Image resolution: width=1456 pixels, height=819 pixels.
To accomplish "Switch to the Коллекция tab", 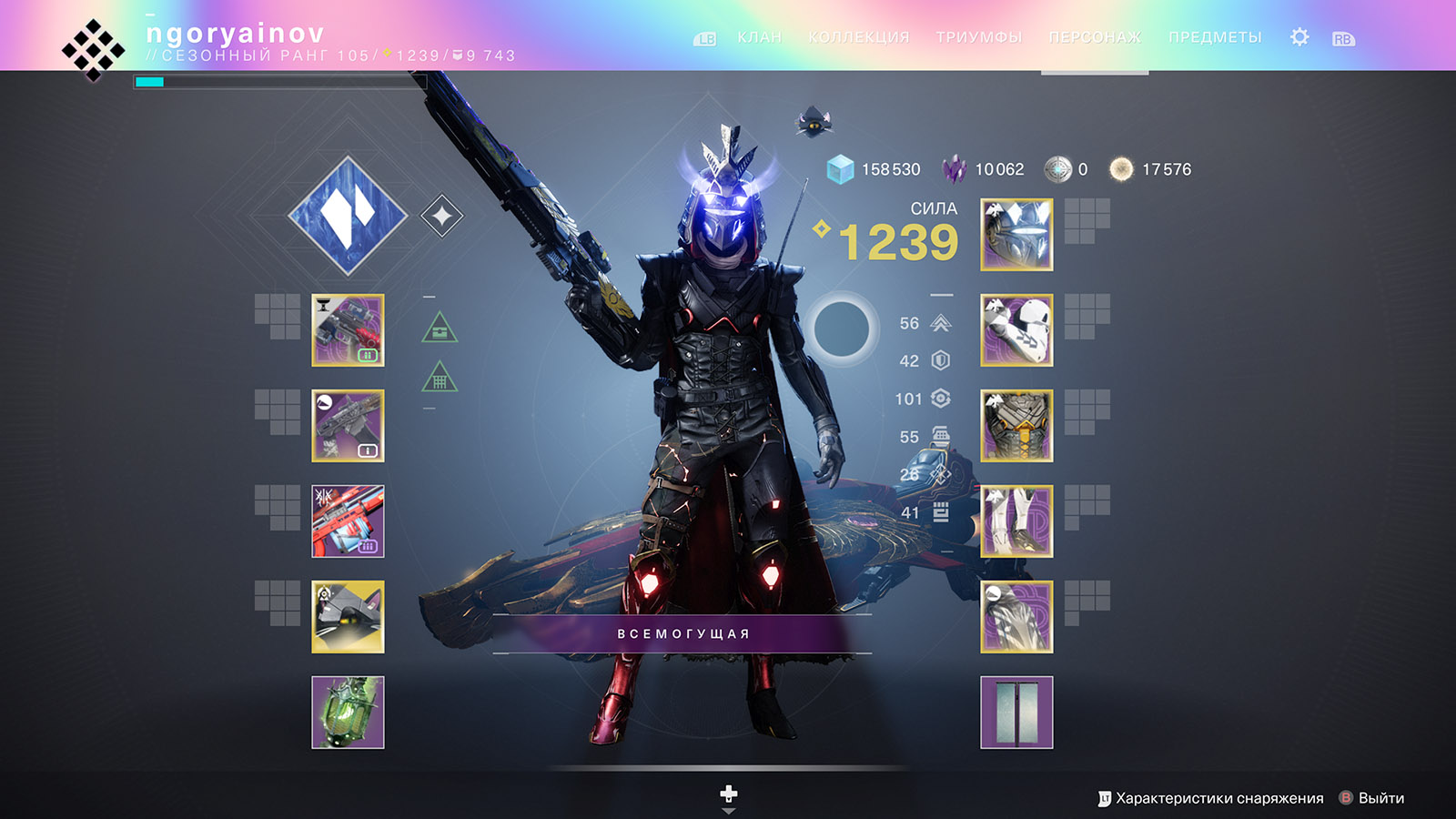I will tap(858, 37).
